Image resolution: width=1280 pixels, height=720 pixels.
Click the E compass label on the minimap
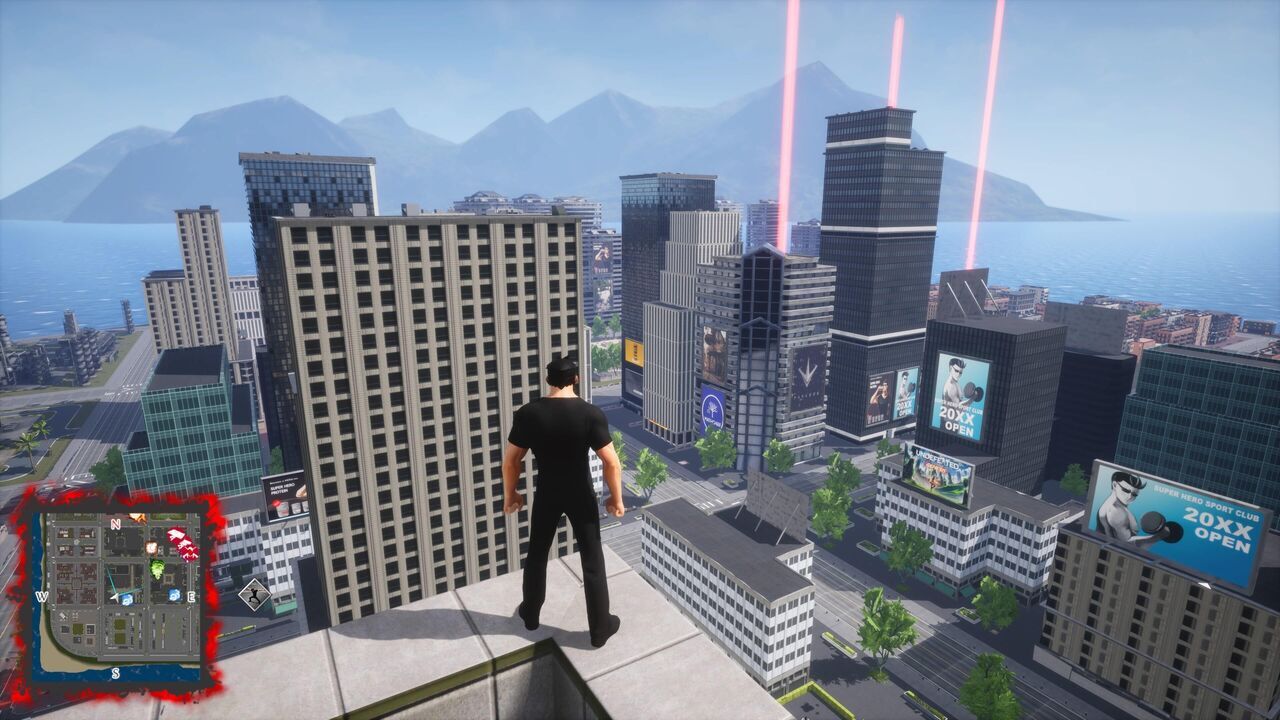pos(190,596)
